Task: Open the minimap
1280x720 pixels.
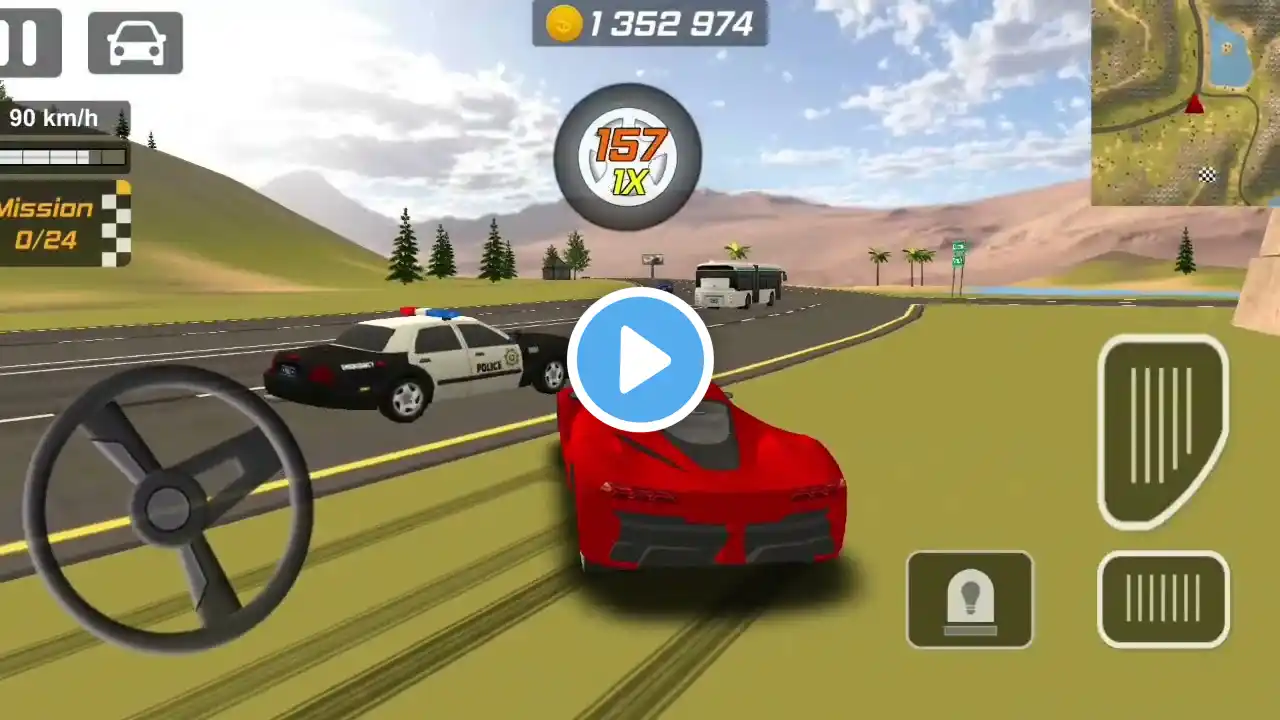Action: (x=1185, y=102)
